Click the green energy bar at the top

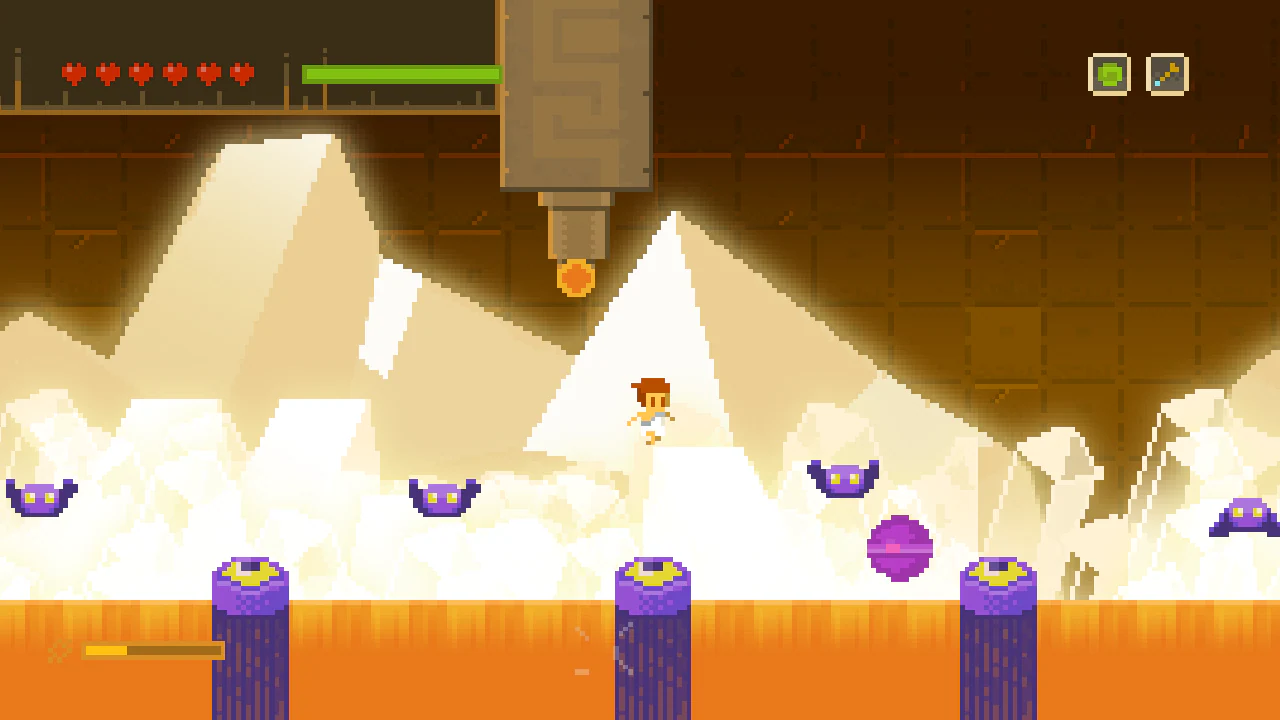(400, 73)
